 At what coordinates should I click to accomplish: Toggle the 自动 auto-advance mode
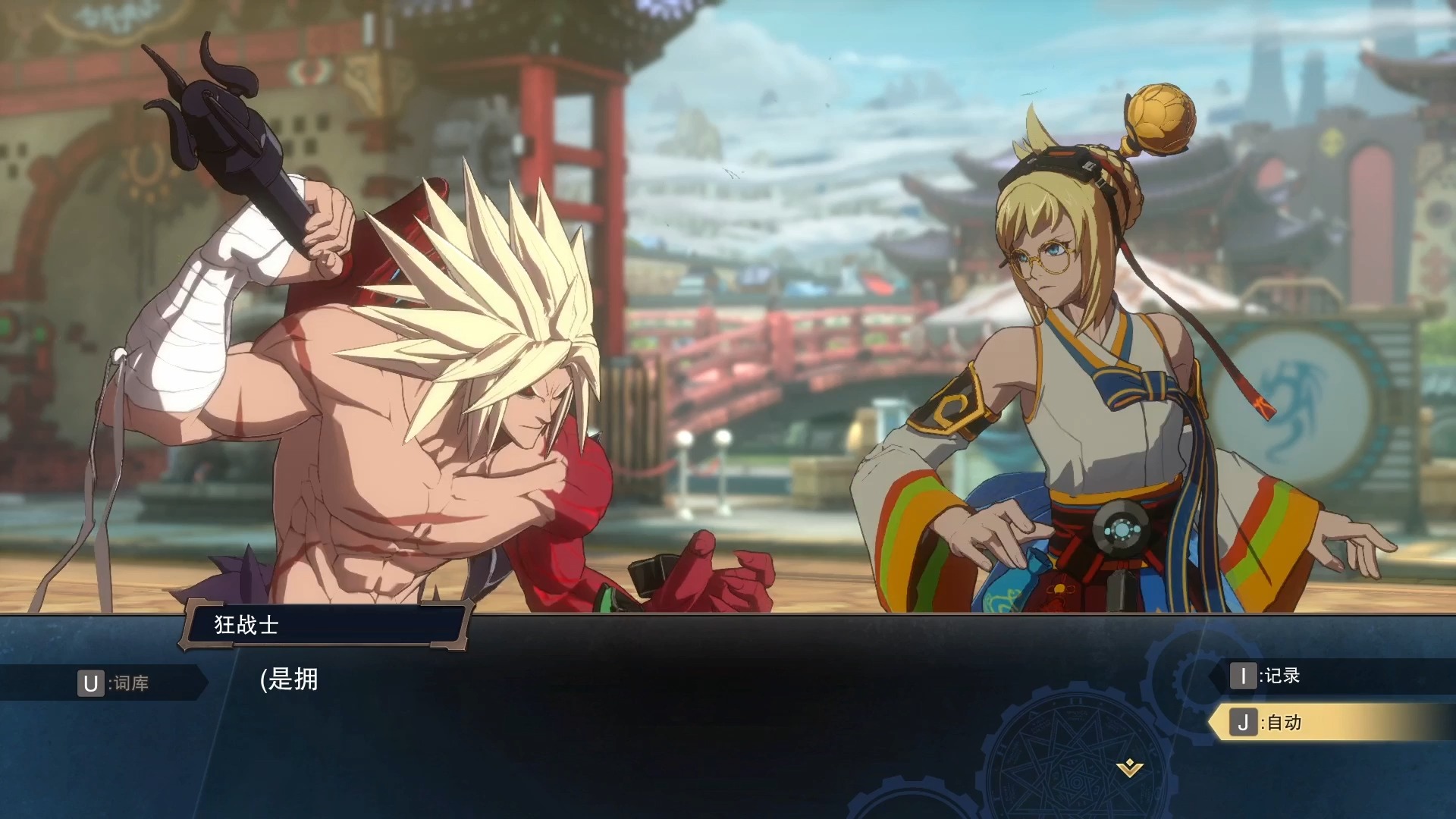point(1268,723)
